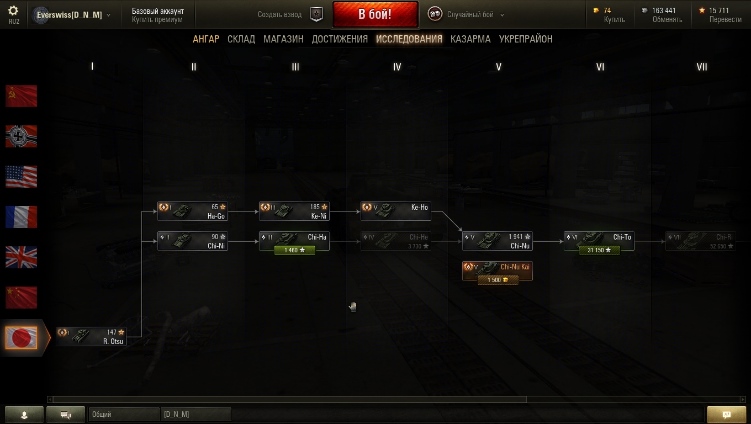Open the battle type dropdown Случайный бой
The width and height of the screenshot is (751, 424).
pyautogui.click(x=467, y=15)
